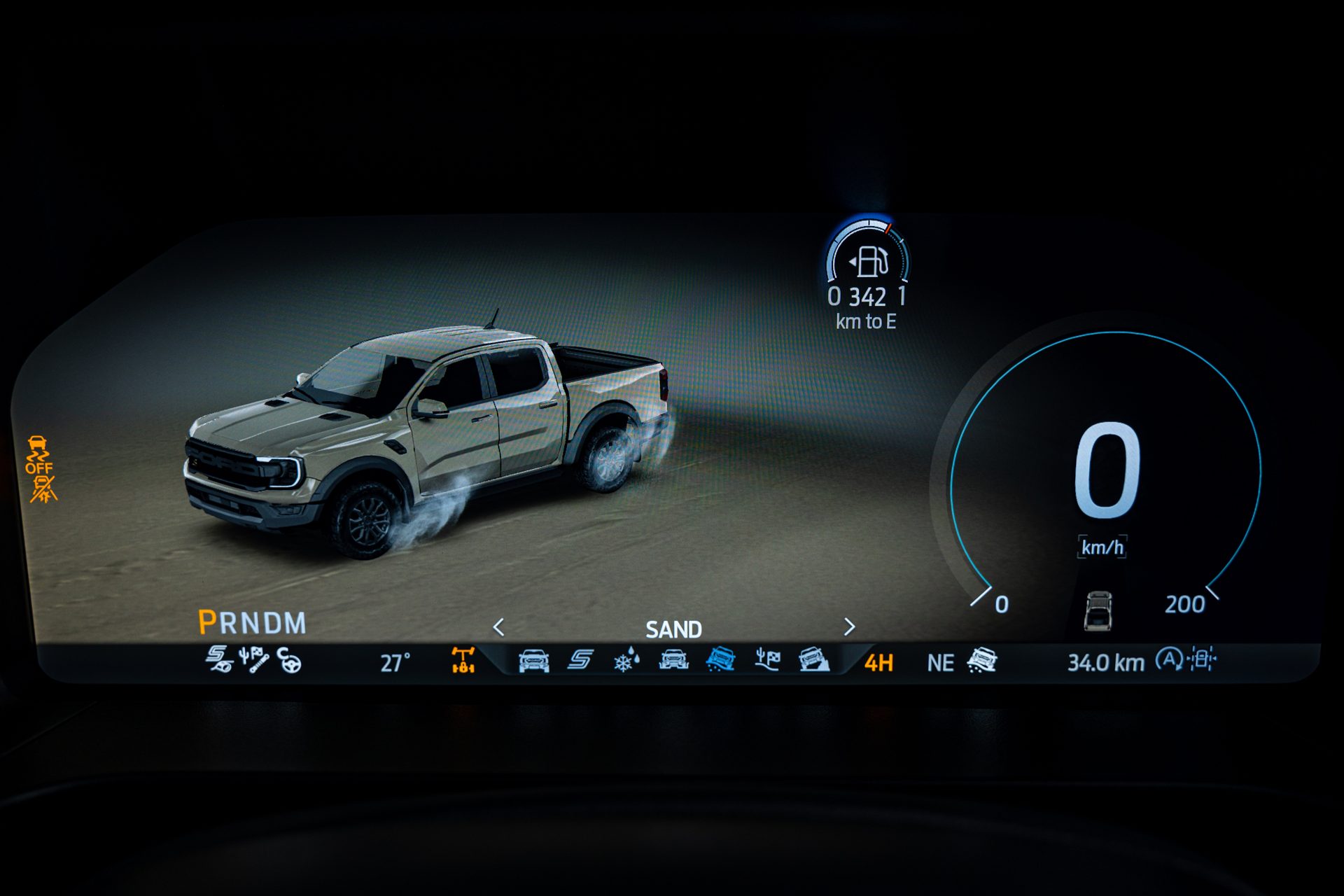Select the Normal drive mode icon
Screen dimensions: 1344x896
[x=533, y=660]
